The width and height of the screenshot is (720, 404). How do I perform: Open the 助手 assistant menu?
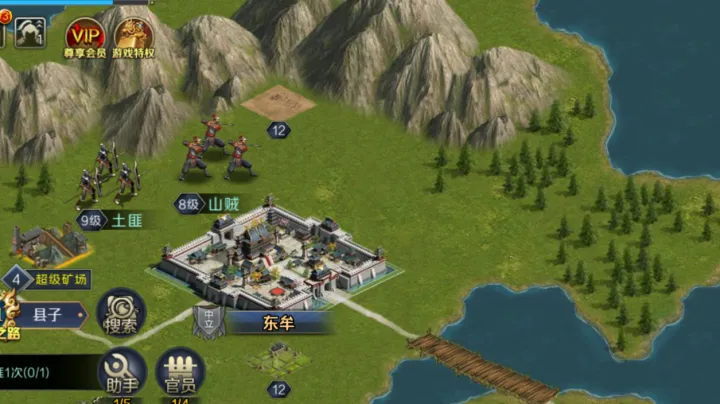click(121, 372)
